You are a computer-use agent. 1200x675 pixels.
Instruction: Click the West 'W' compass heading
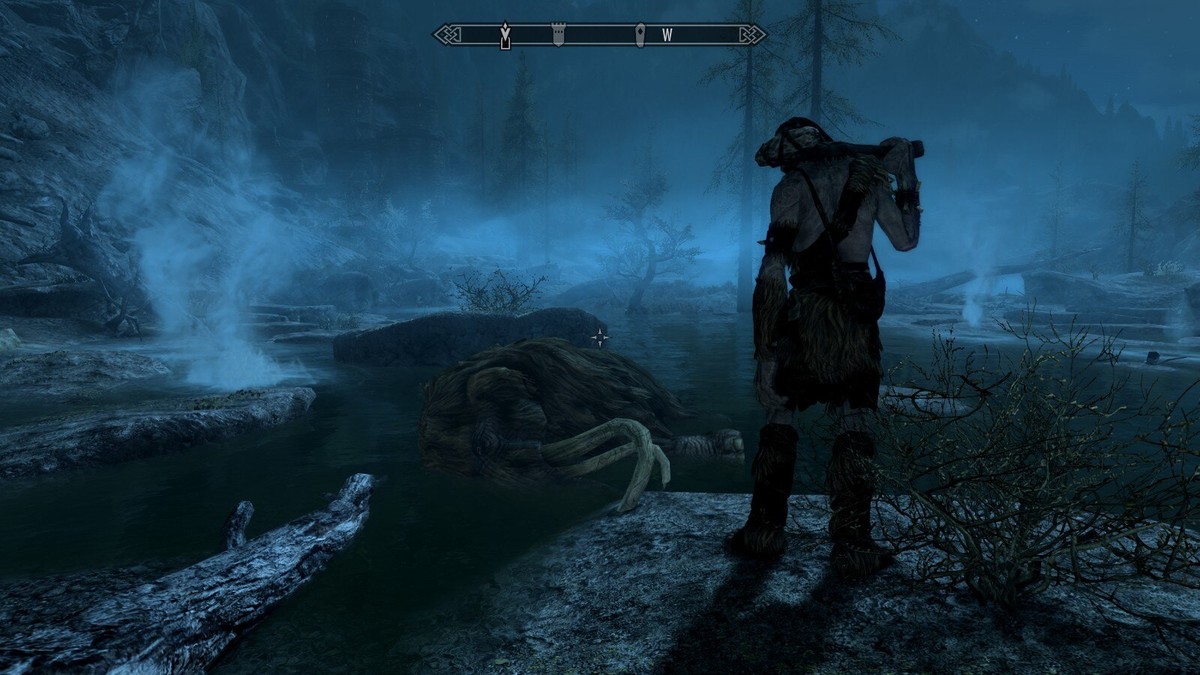click(667, 35)
